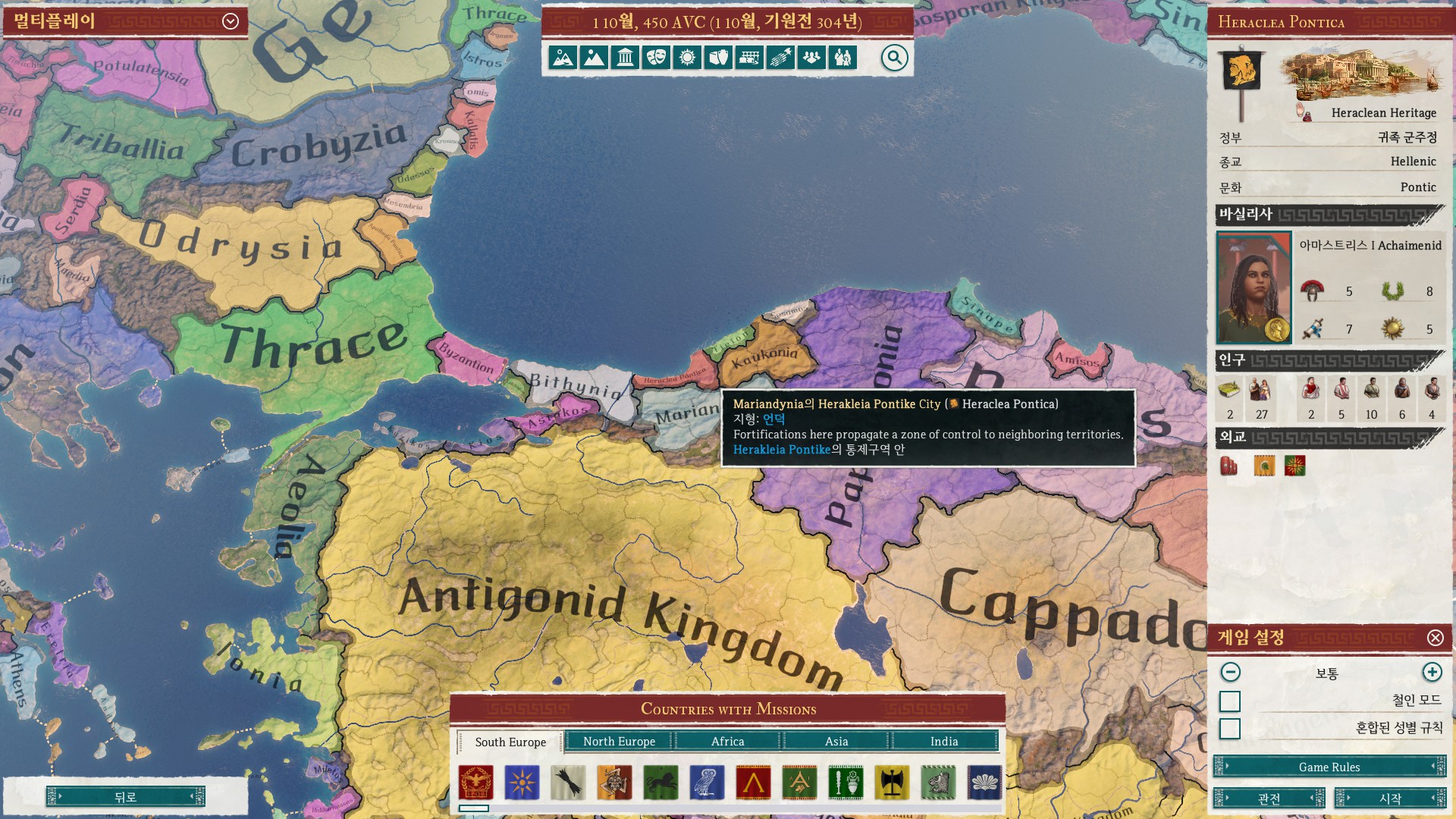Viewport: 1456px width, 819px height.
Task: Decrease difficulty with the minus button
Action: 1231,673
